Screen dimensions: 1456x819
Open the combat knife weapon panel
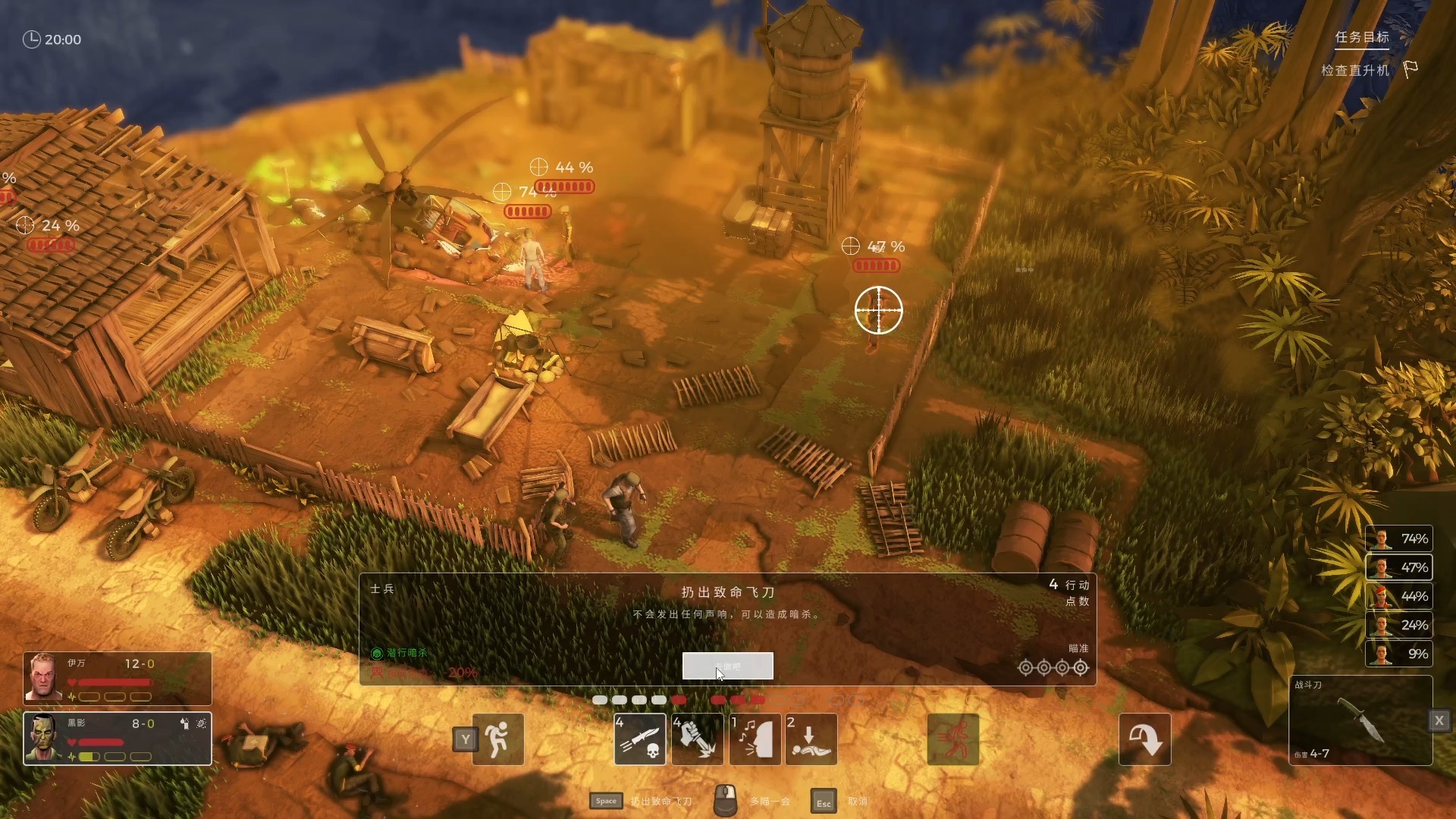point(1360,720)
